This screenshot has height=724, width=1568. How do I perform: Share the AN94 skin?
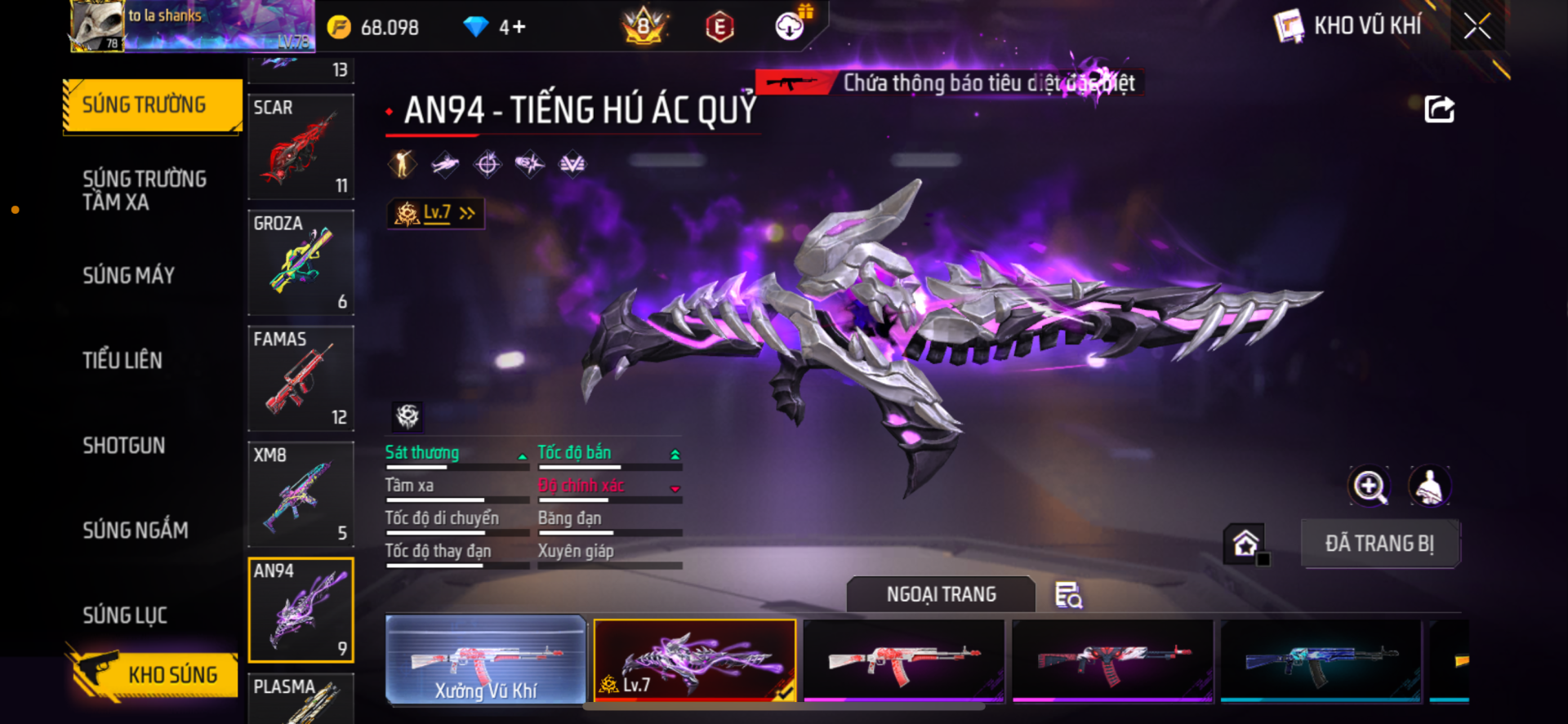pos(1439,109)
